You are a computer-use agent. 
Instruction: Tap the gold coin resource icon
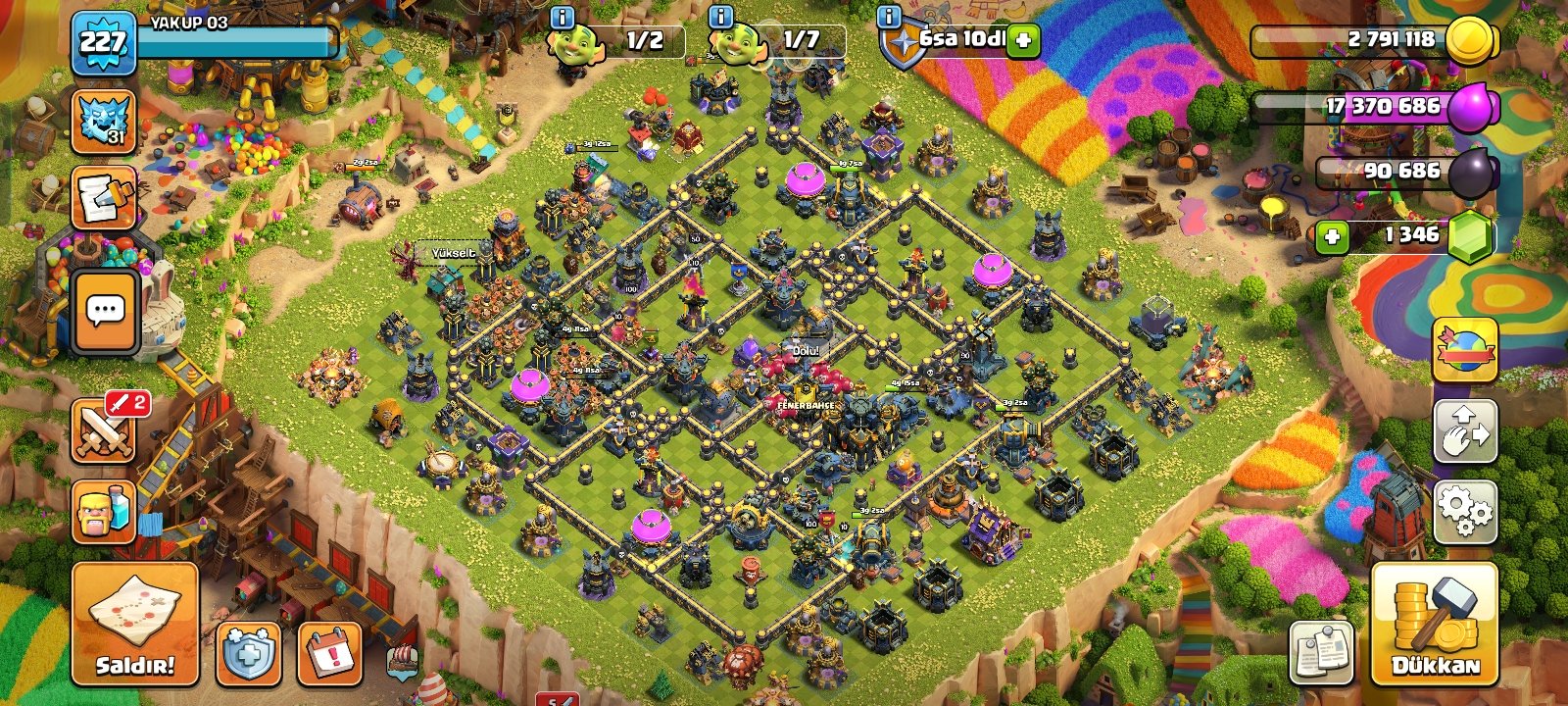(x=1470, y=40)
